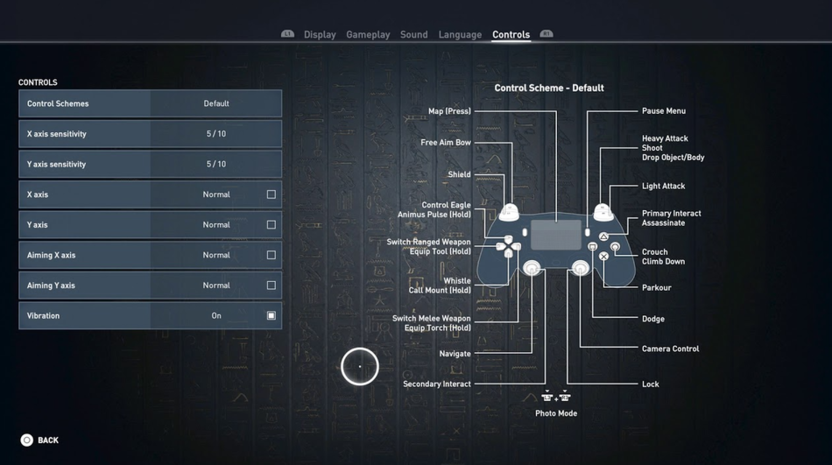Tick the Aiming X axis checkbox

[x=271, y=255]
